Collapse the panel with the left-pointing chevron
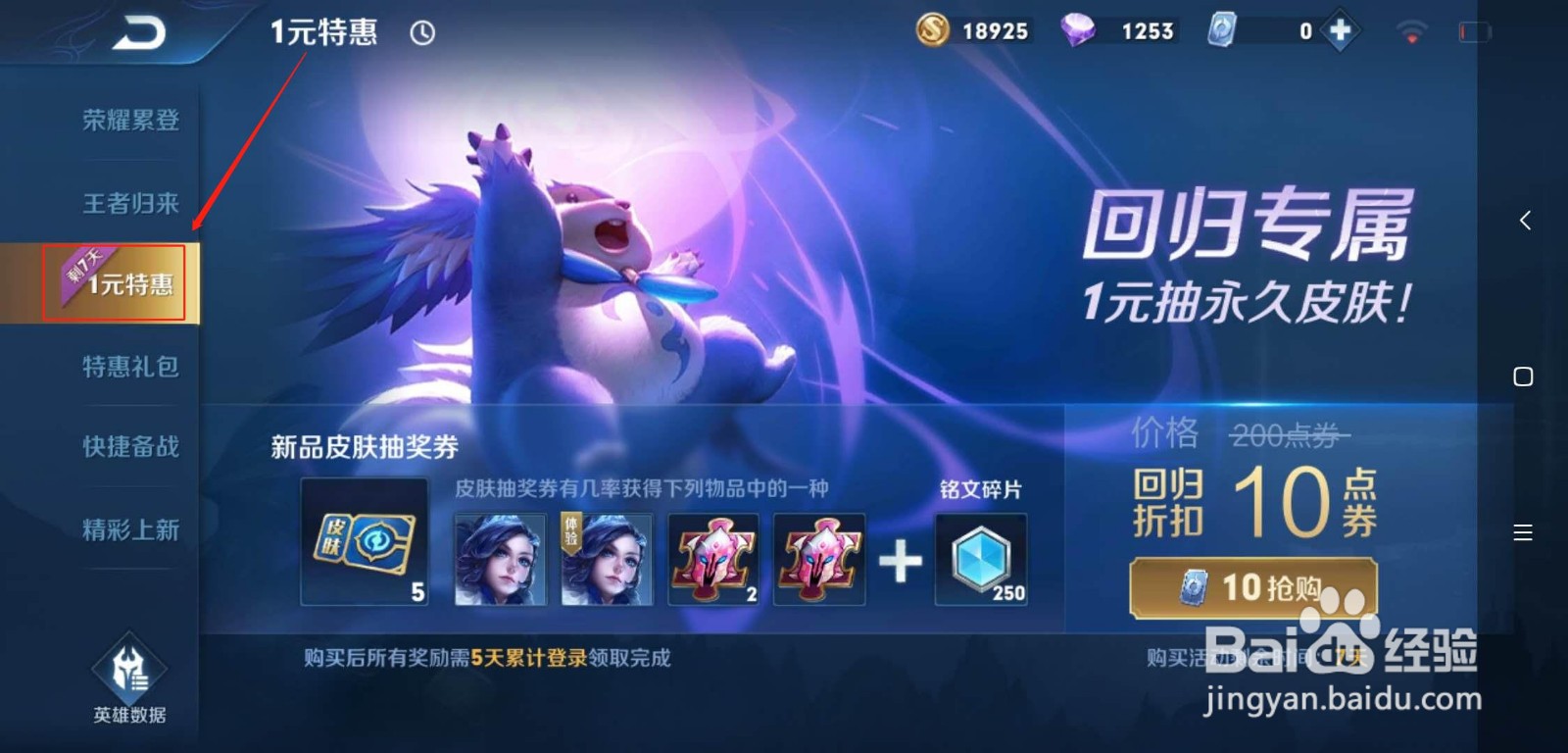The height and width of the screenshot is (753, 1568). click(x=1525, y=220)
